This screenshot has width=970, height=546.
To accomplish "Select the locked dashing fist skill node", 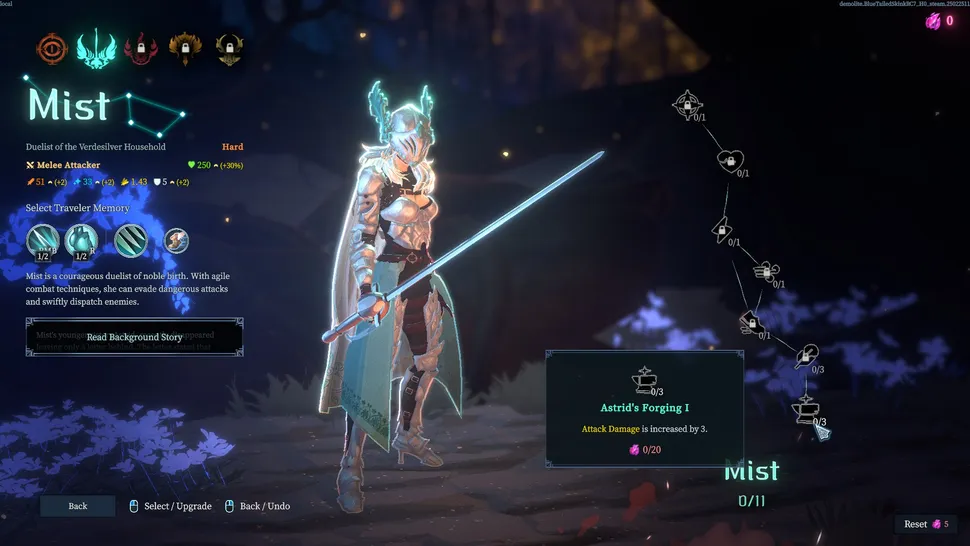I will 750,322.
